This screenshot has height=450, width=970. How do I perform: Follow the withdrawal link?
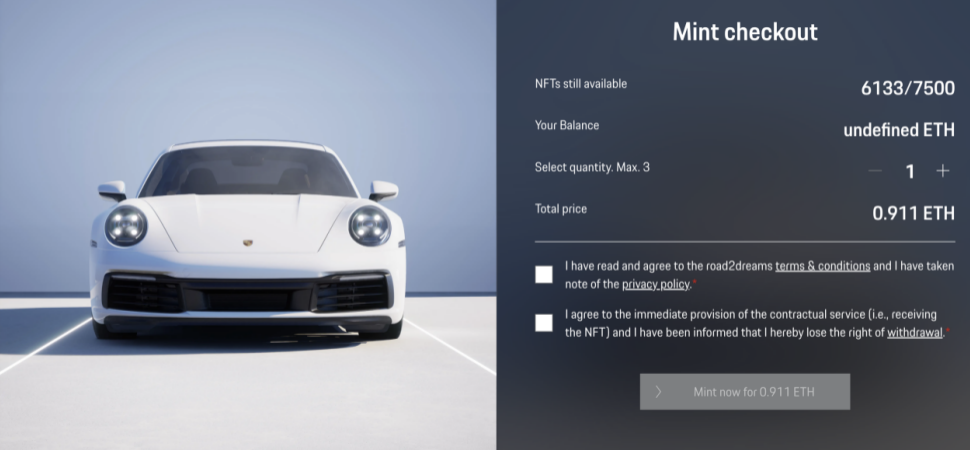click(914, 332)
